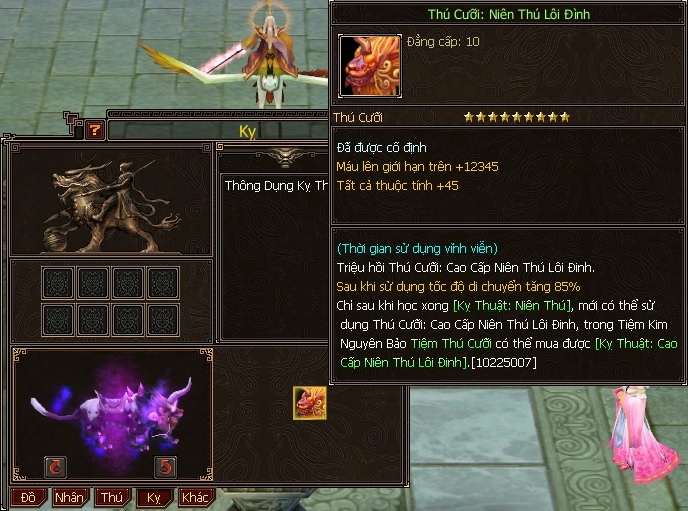Open the Nhân tab
This screenshot has height=511, width=688.
69,497
